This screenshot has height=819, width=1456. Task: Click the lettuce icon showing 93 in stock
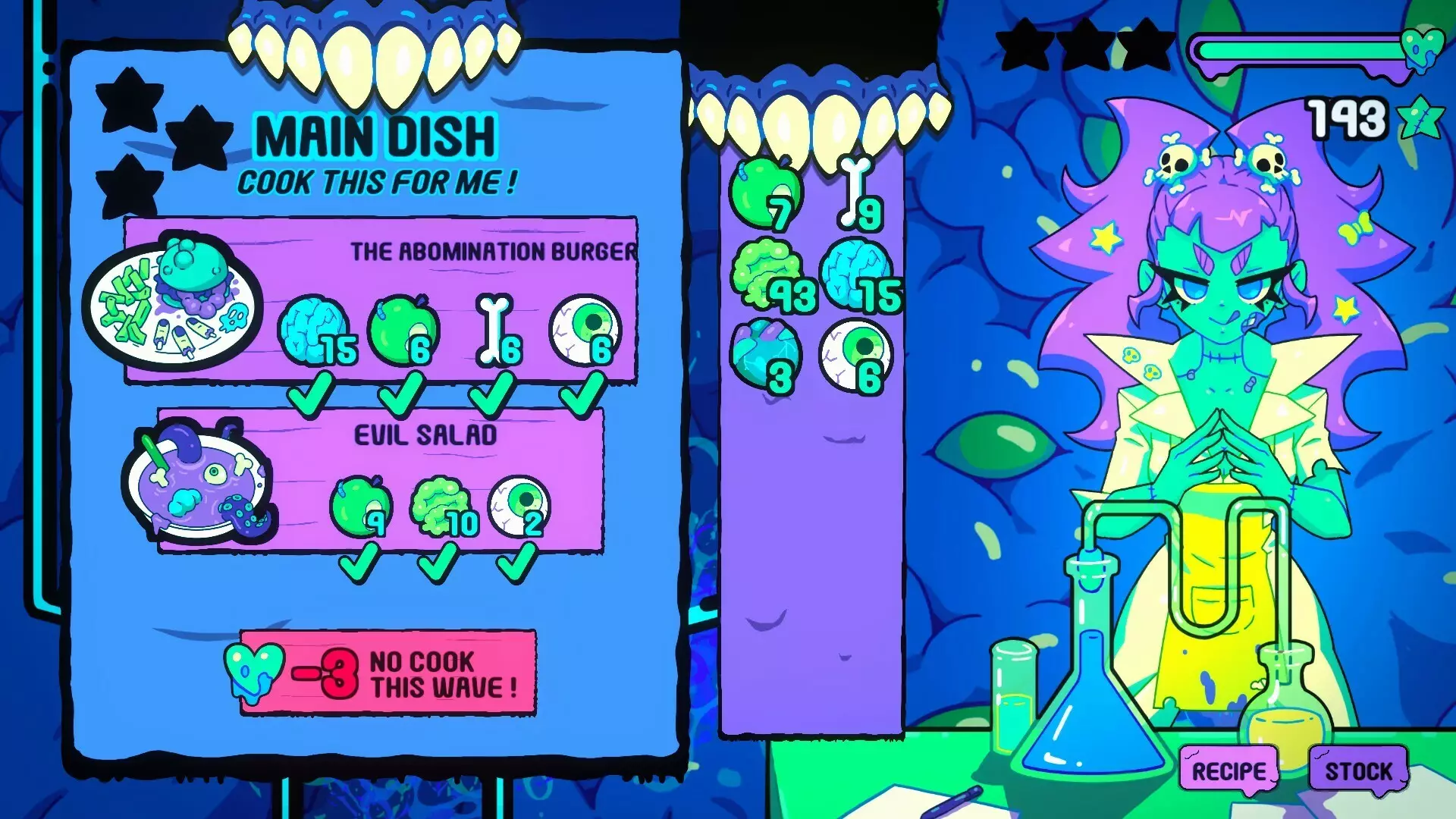pyautogui.click(x=770, y=273)
